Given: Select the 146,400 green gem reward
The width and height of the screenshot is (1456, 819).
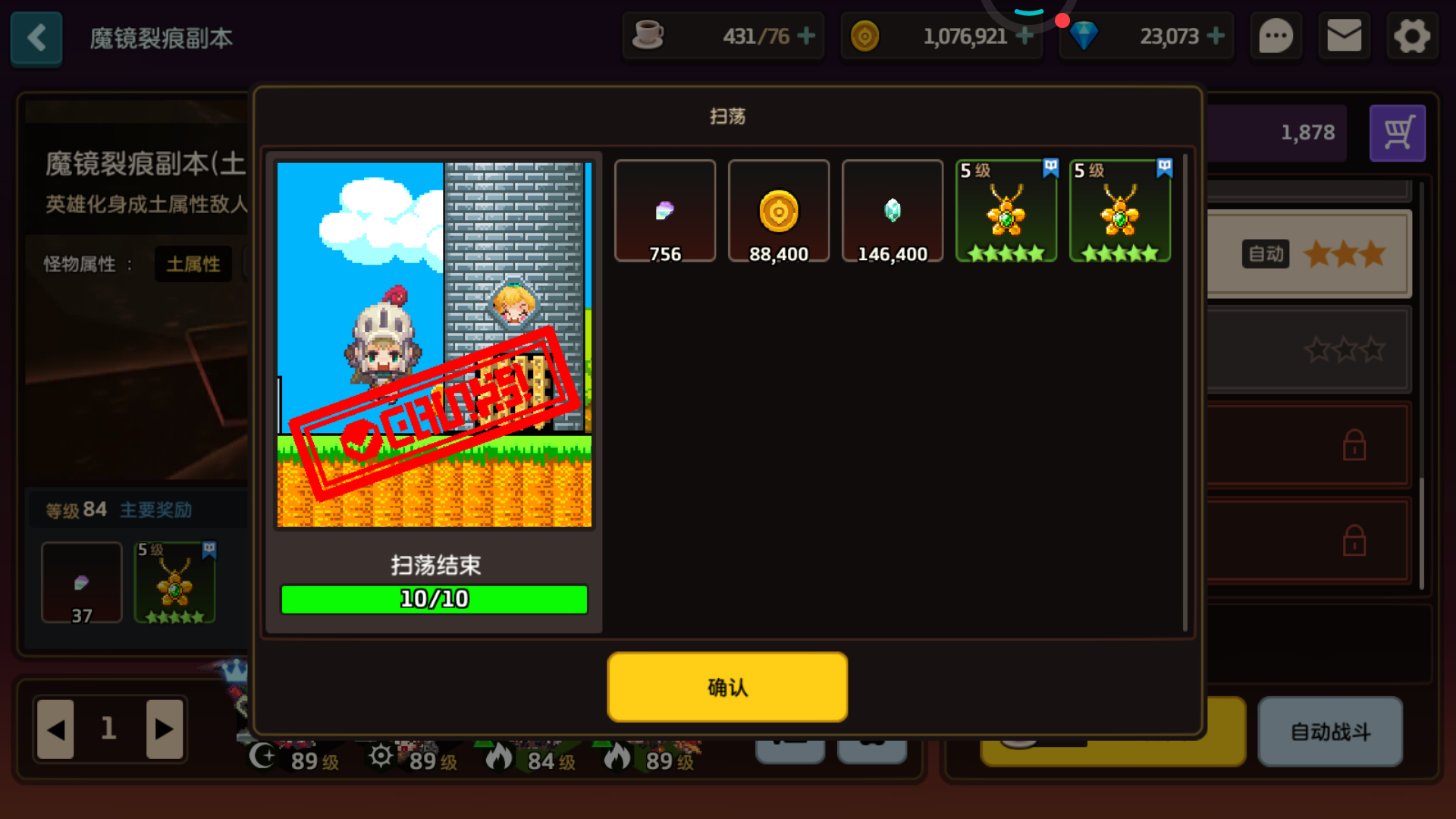Looking at the screenshot, I should point(893,211).
